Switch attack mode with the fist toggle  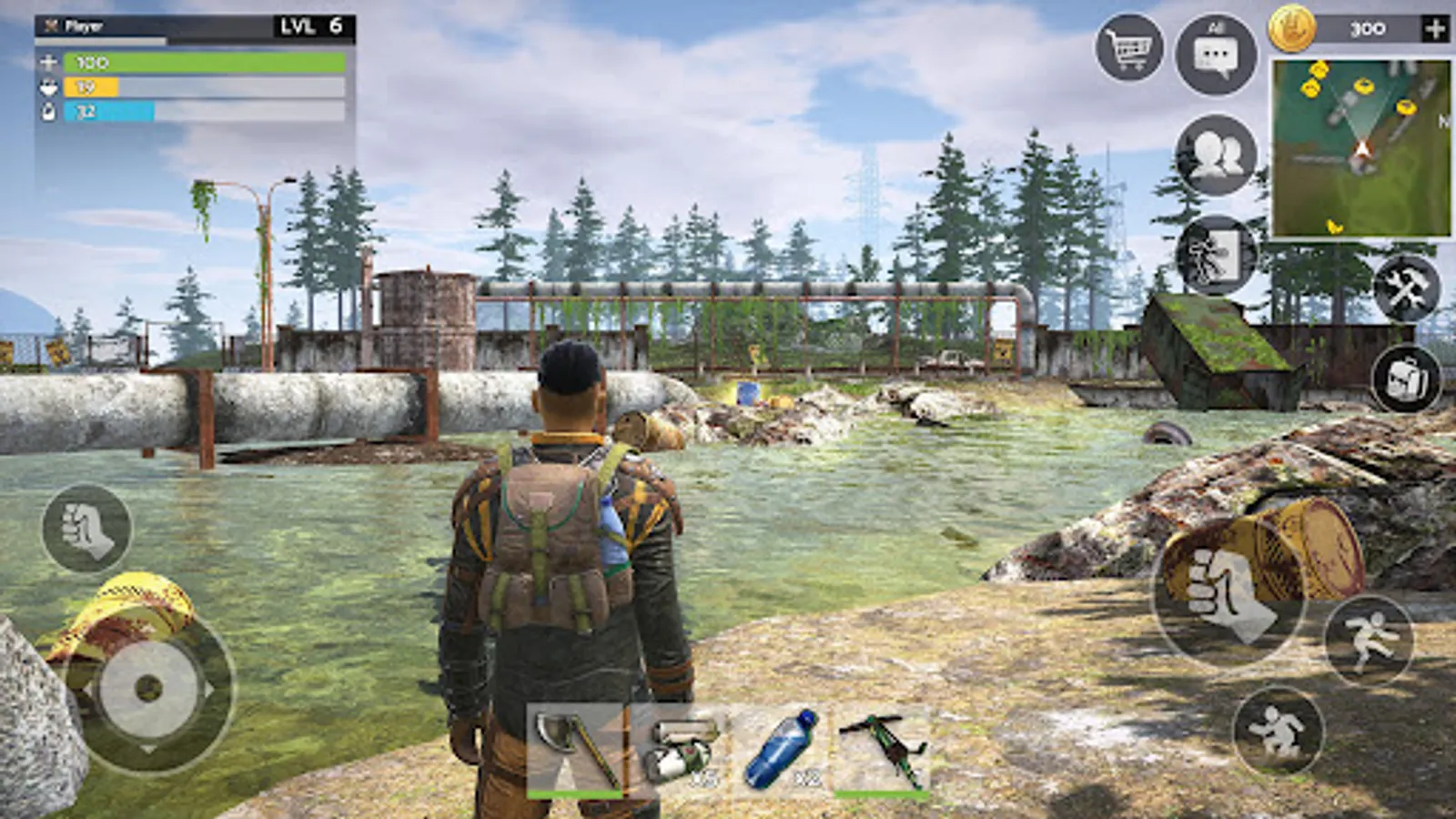[x=86, y=528]
